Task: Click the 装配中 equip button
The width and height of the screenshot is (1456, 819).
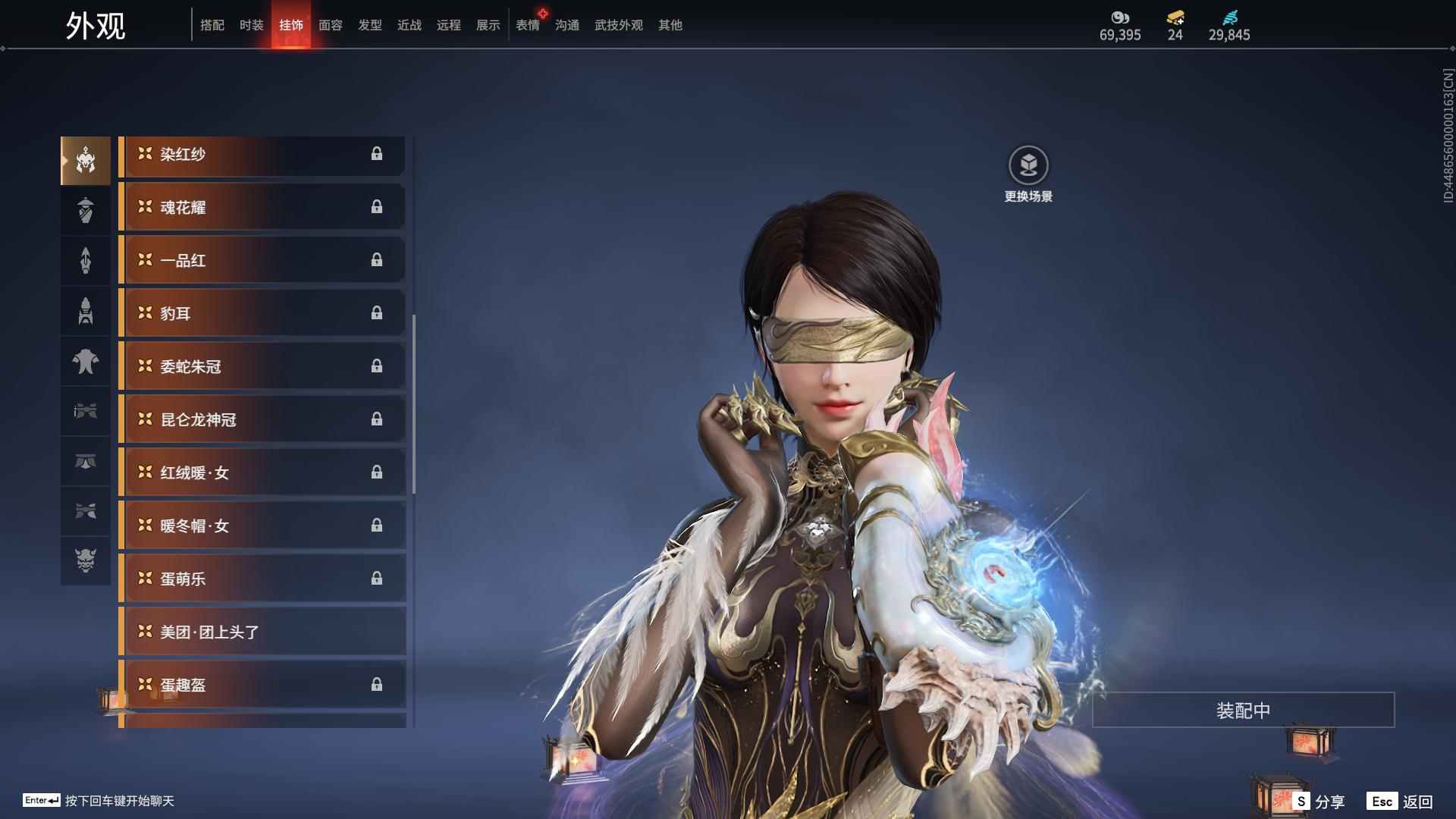Action: point(1243,711)
